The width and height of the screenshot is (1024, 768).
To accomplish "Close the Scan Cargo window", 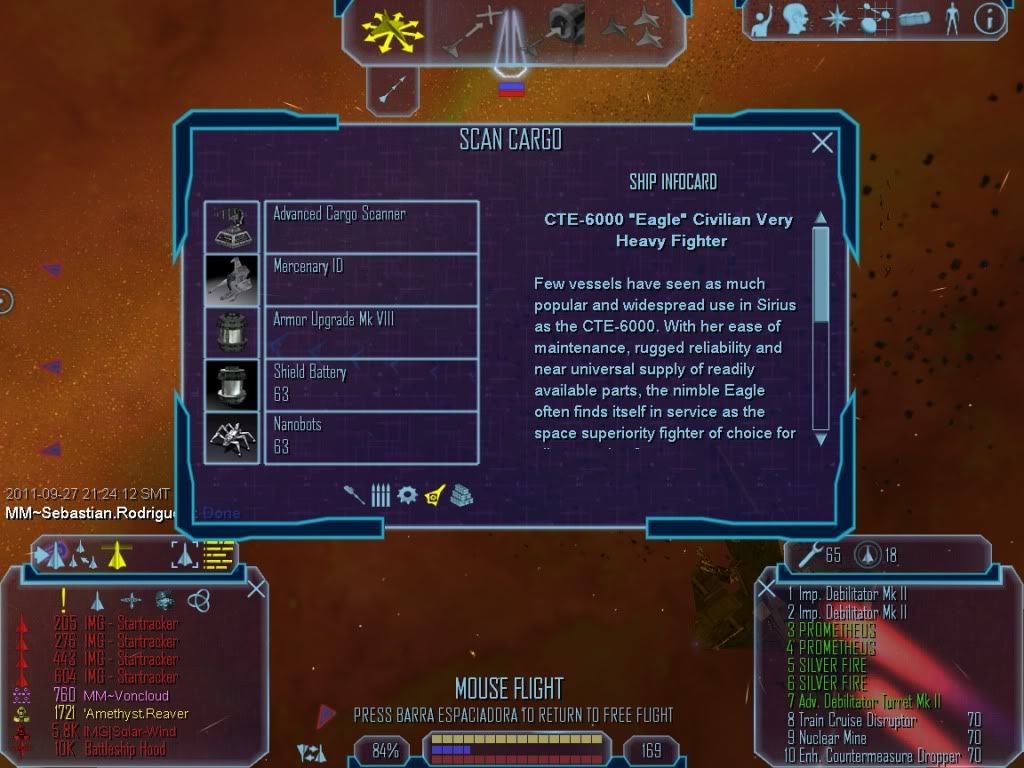I will click(822, 143).
